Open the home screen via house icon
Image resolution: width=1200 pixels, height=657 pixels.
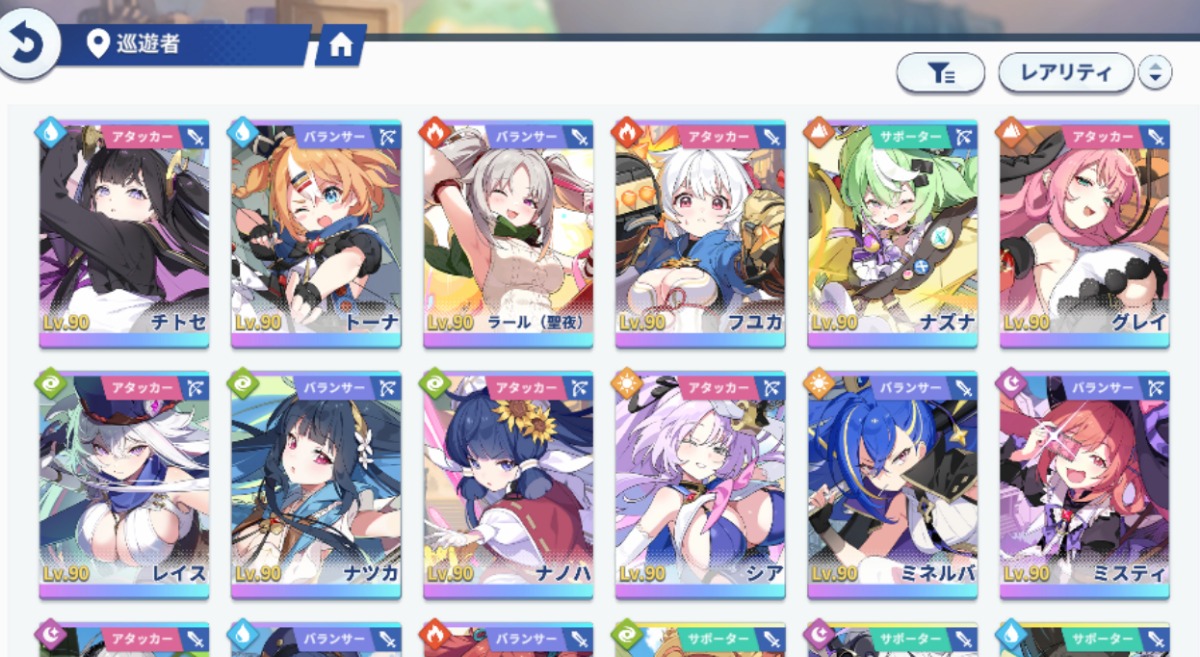pyautogui.click(x=340, y=46)
